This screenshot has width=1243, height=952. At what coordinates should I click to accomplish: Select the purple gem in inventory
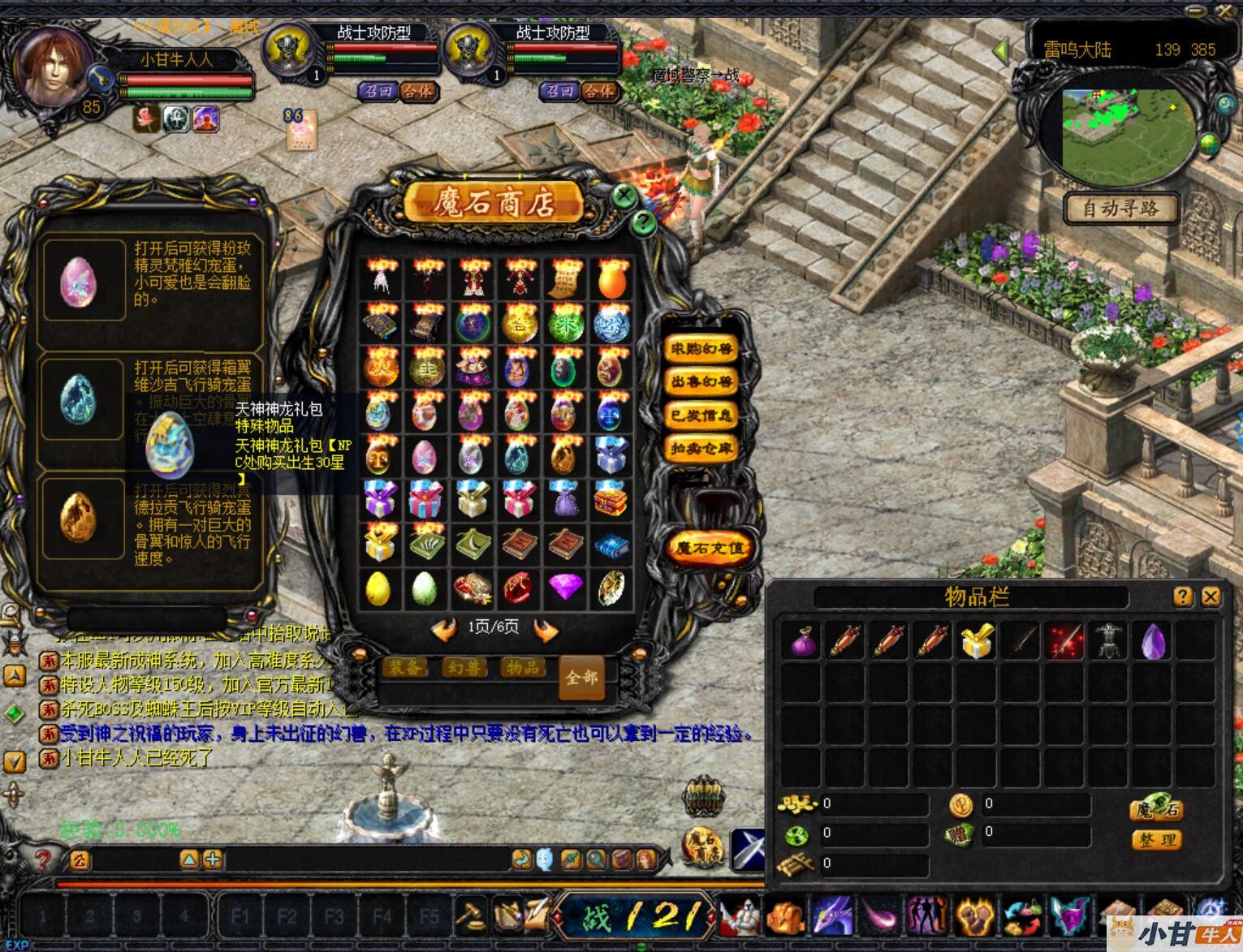[x=1153, y=641]
